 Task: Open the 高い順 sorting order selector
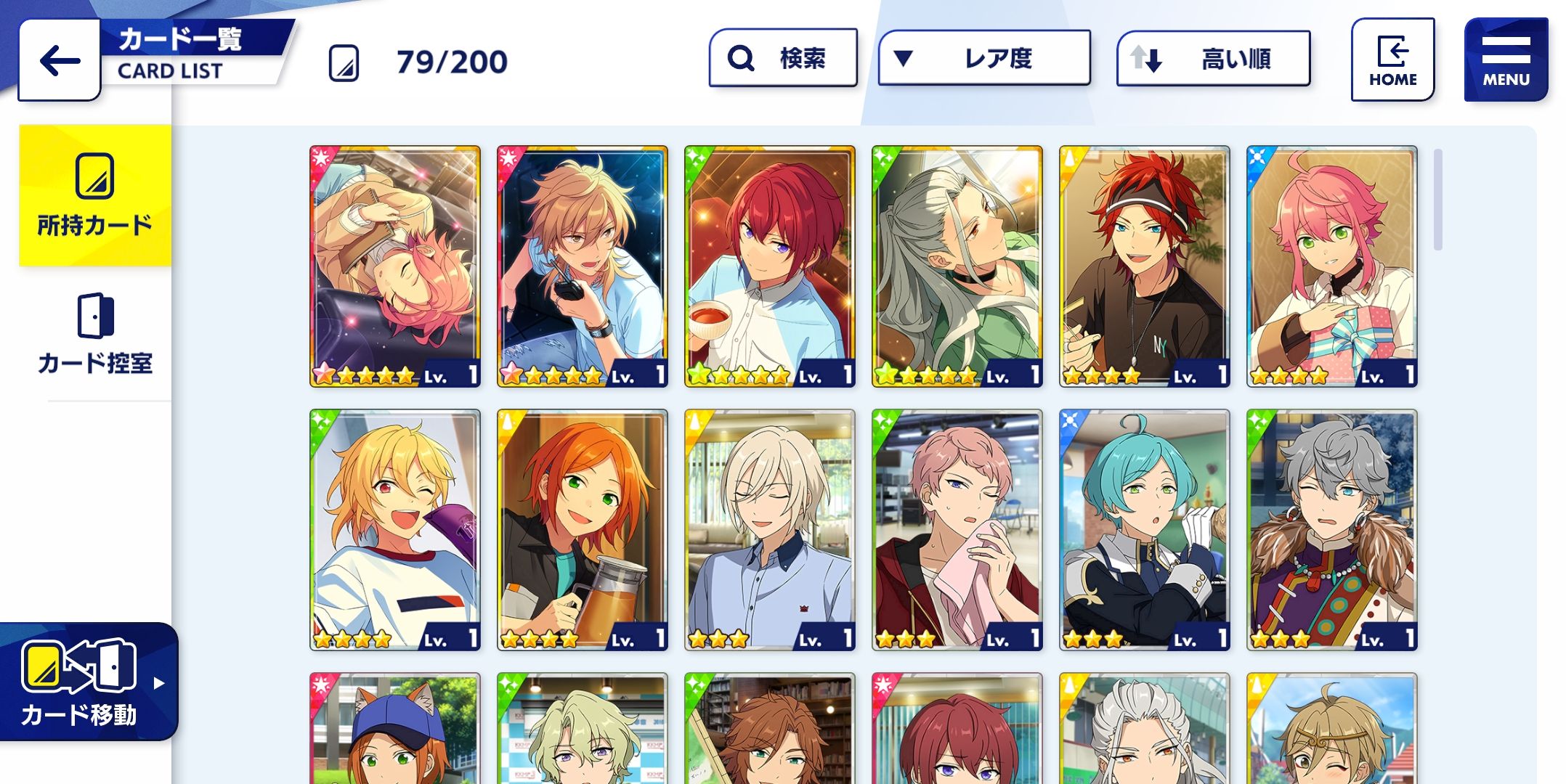point(1213,58)
